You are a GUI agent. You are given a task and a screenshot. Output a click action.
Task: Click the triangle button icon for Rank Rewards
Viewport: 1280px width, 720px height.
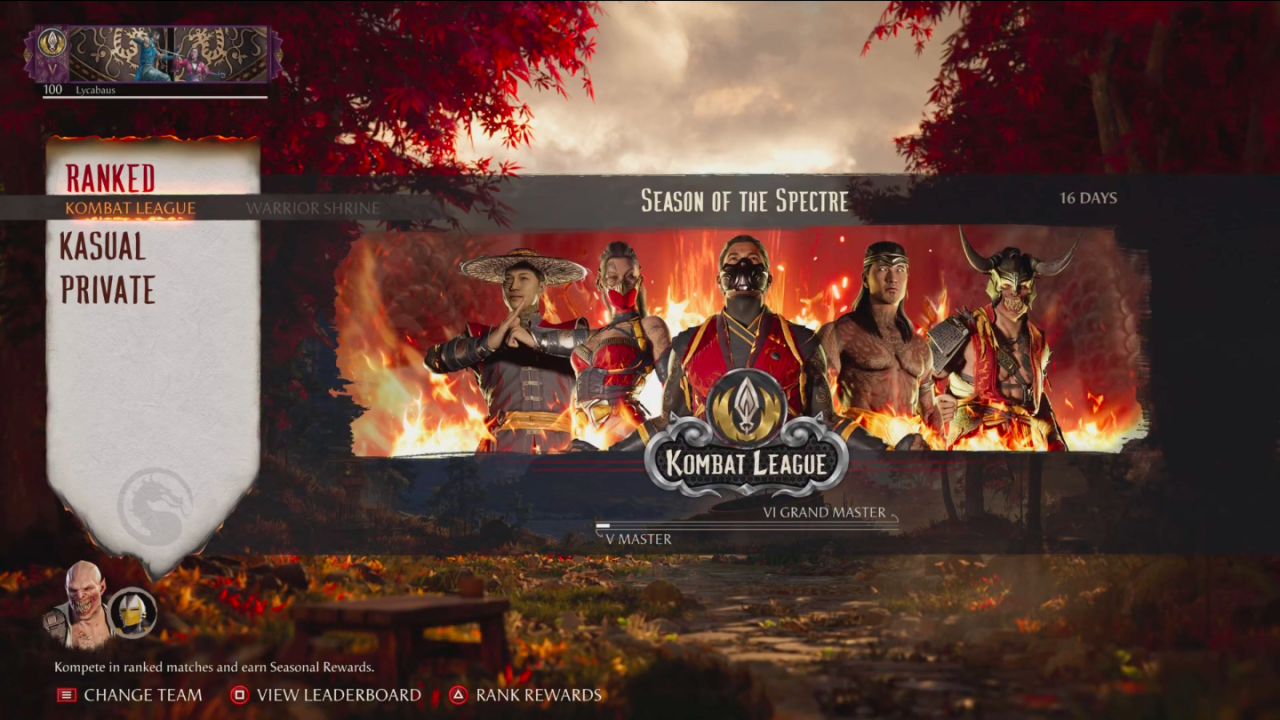pos(460,695)
